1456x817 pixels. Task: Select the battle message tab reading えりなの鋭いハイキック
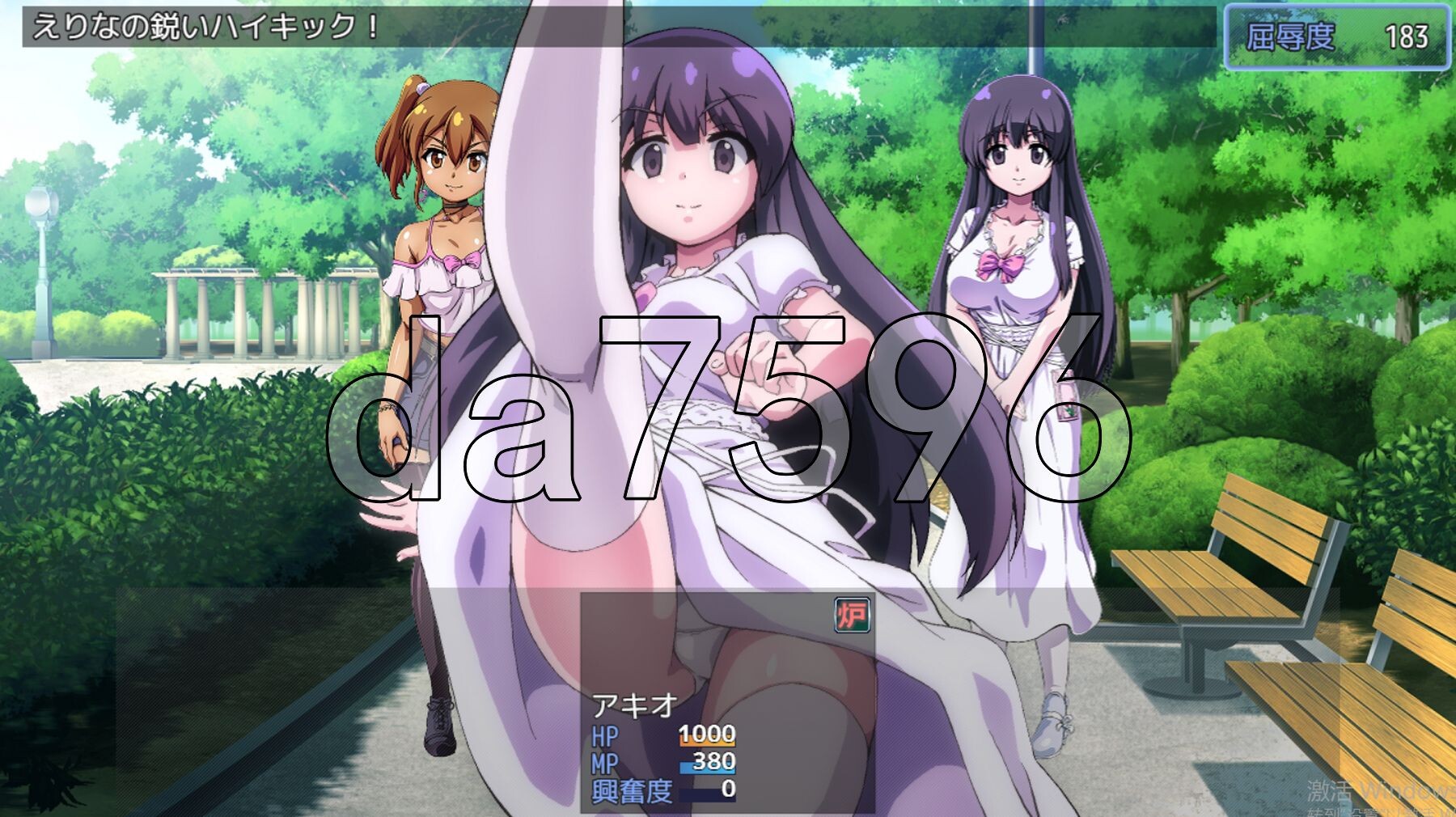tap(194, 26)
